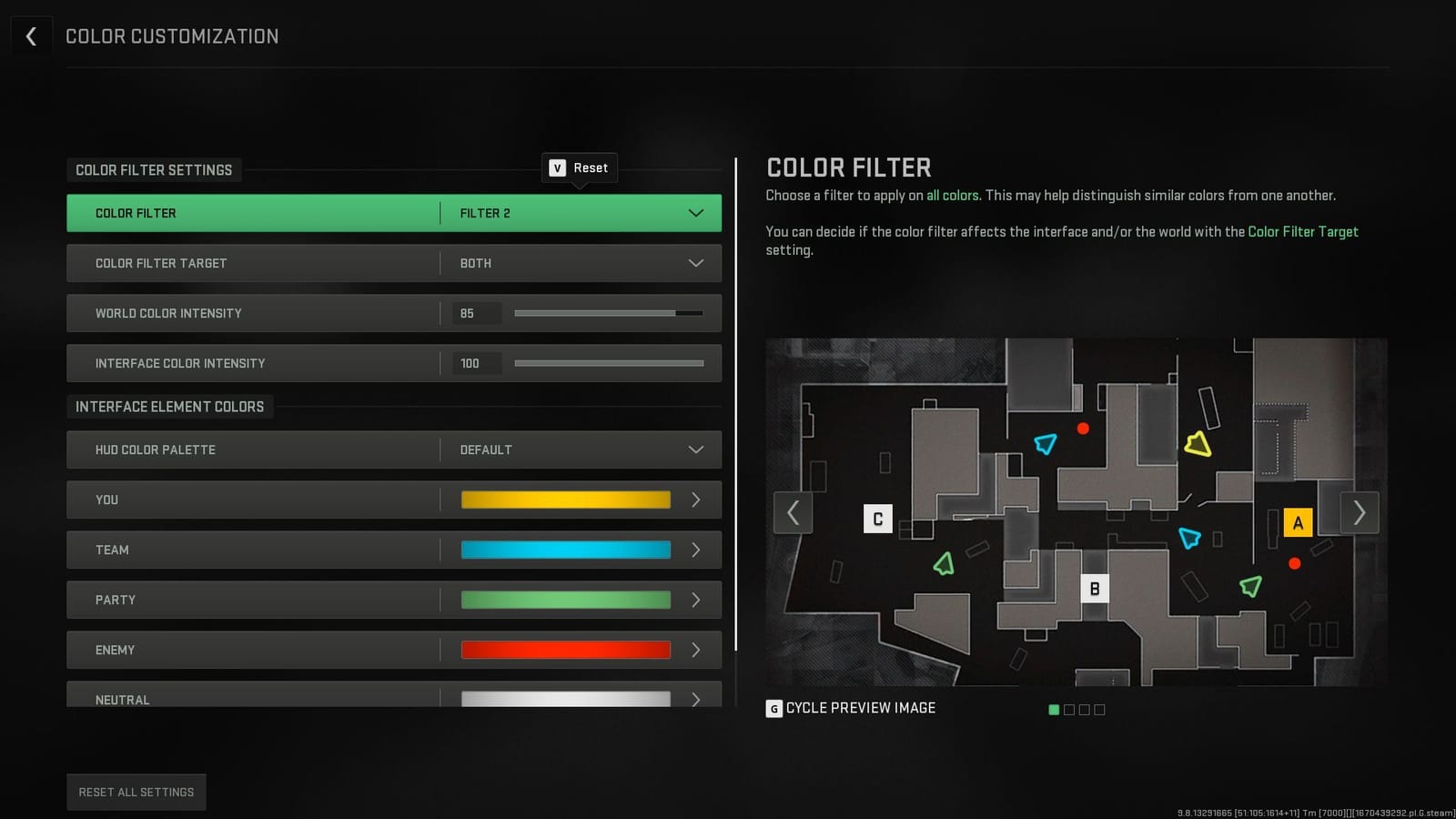
Task: Expand the Party color row
Action: click(695, 600)
